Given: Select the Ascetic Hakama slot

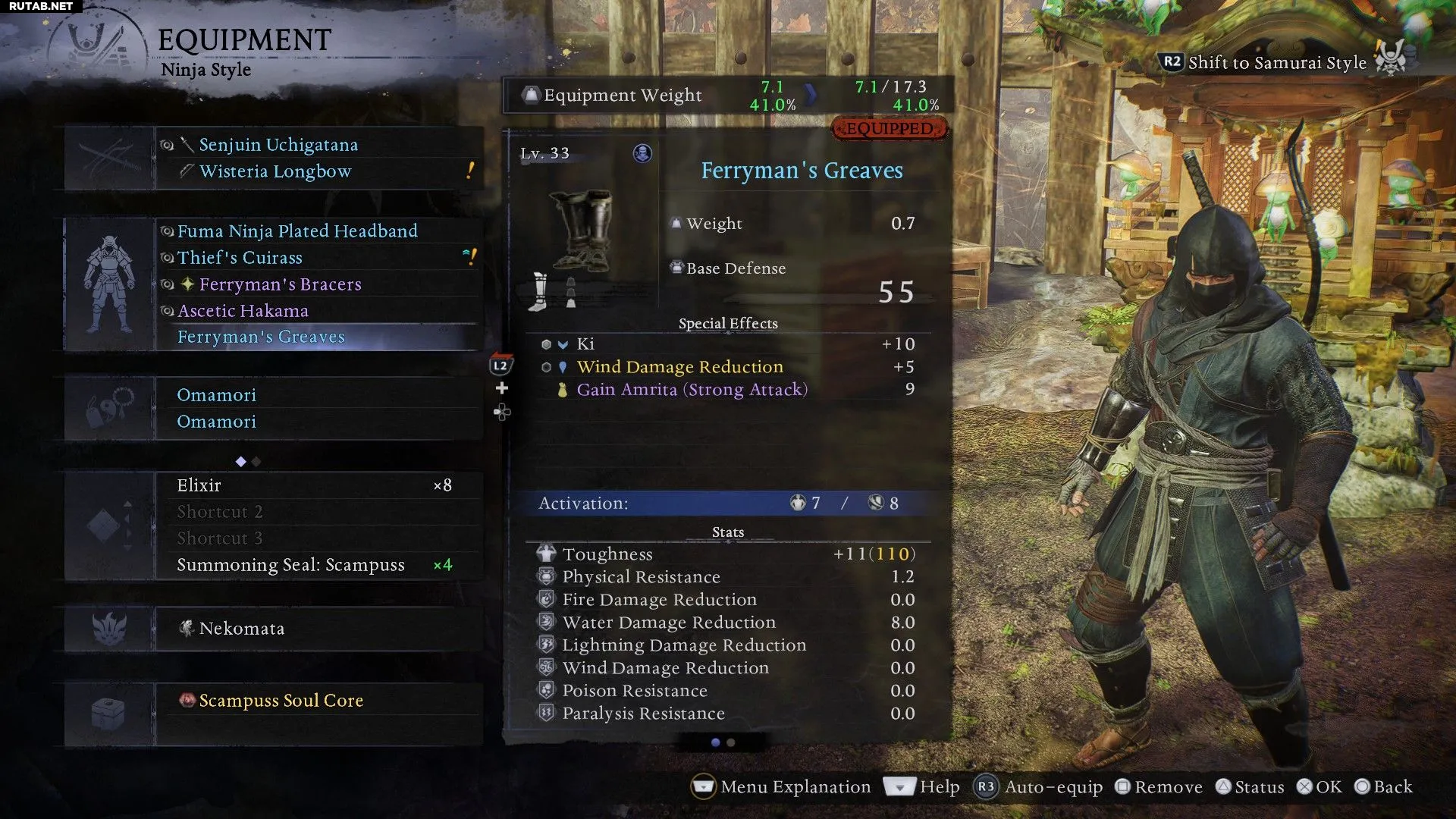Looking at the screenshot, I should tap(243, 311).
